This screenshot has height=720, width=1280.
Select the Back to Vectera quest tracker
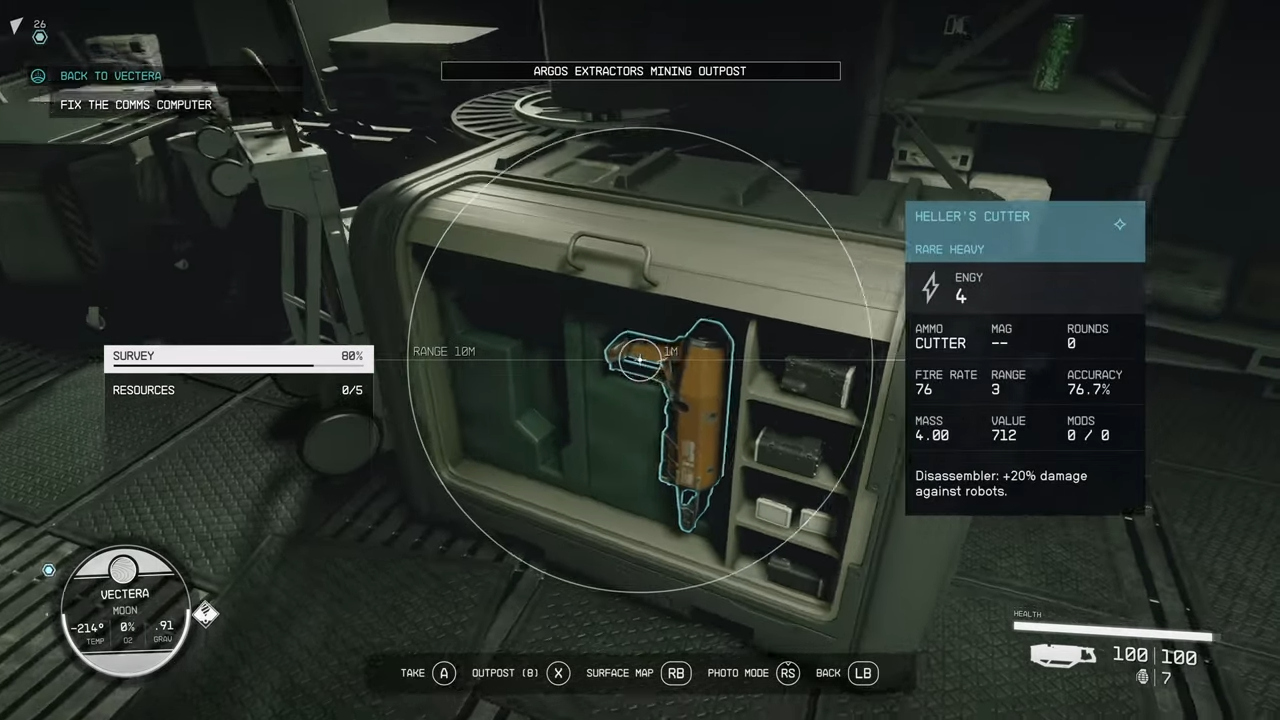pyautogui.click(x=110, y=76)
